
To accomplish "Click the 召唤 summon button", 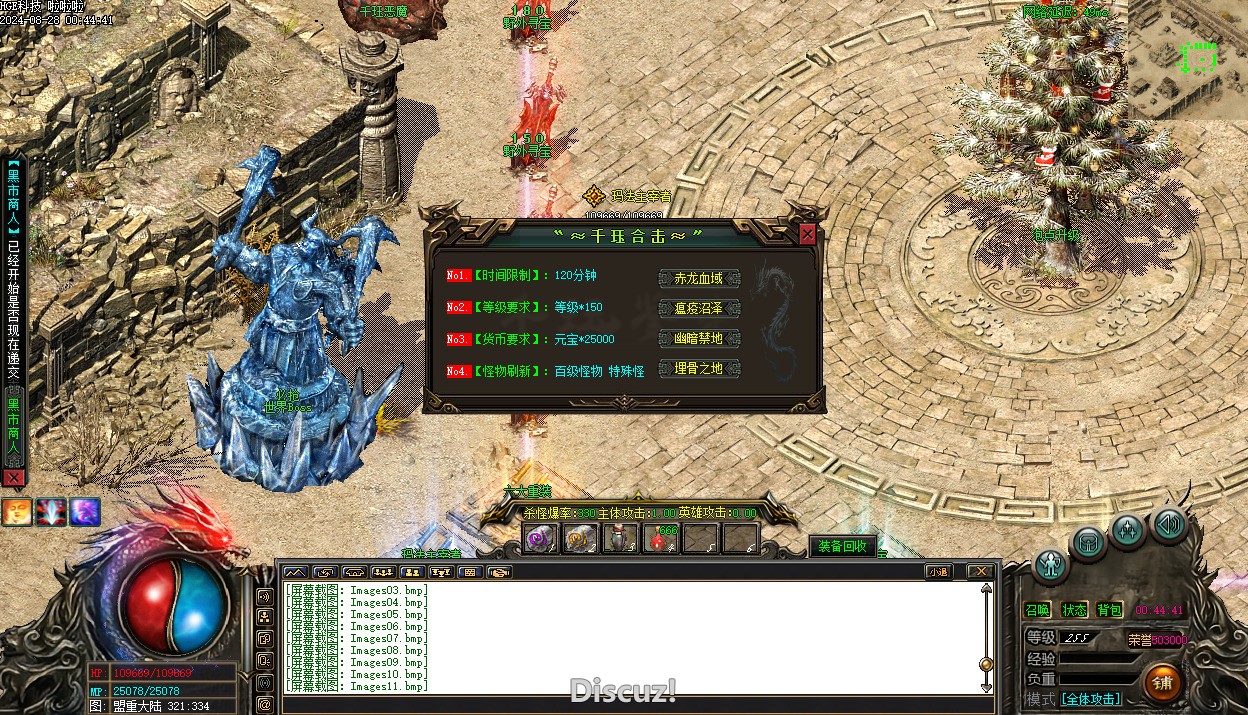I will pos(1038,610).
